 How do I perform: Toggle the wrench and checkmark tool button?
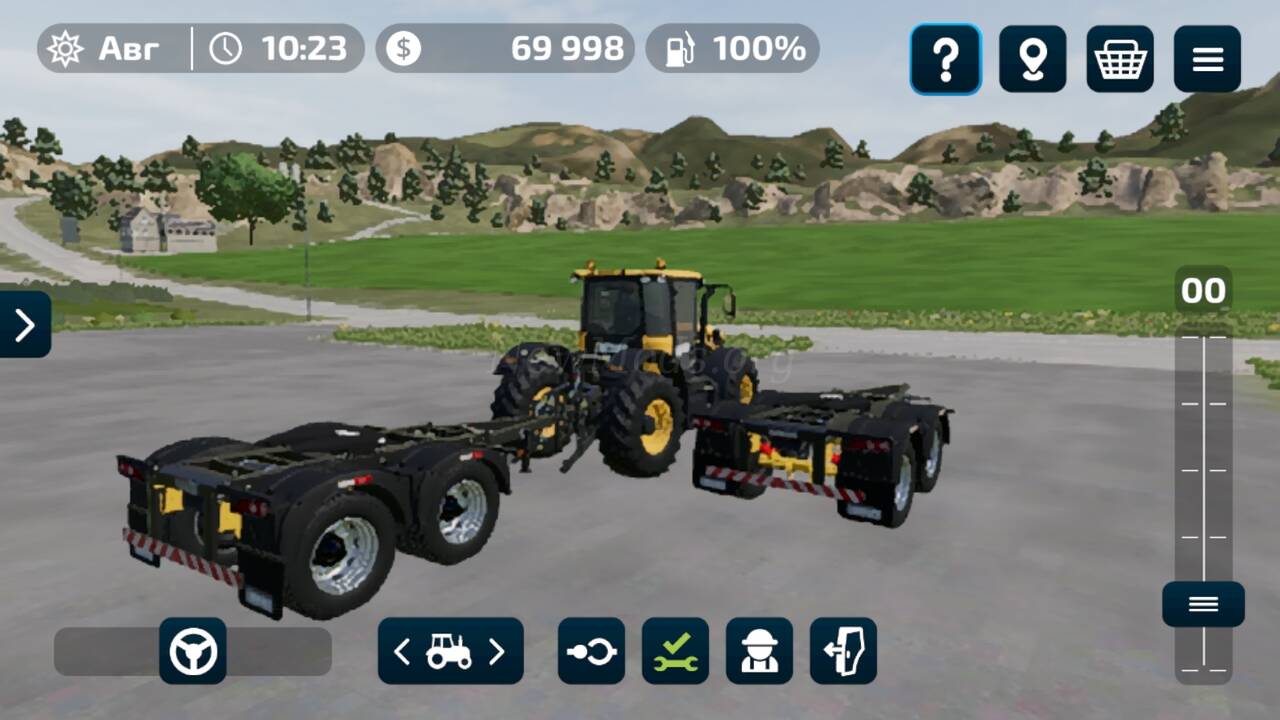pos(675,651)
